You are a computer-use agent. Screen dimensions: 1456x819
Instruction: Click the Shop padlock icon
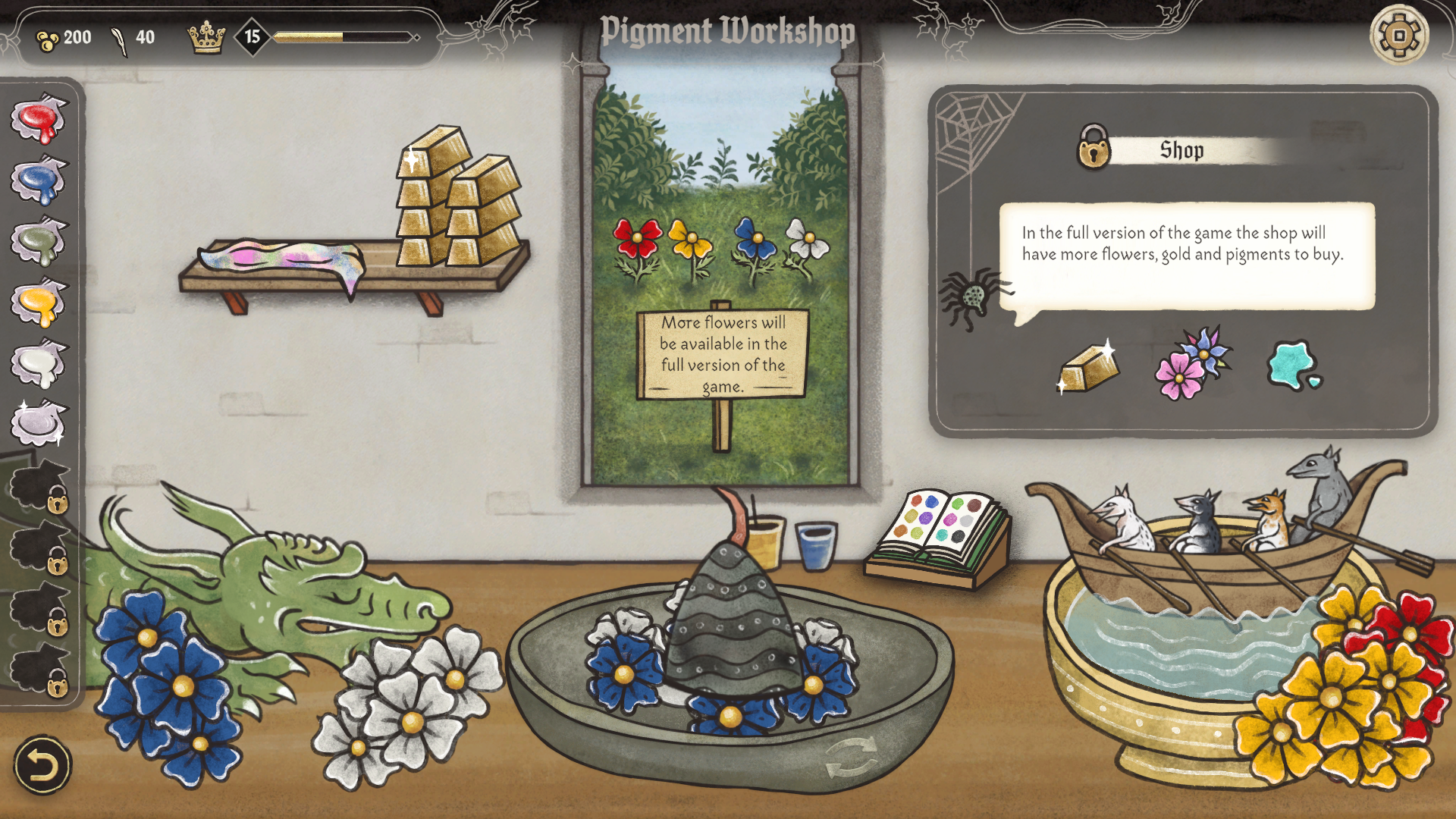(x=1094, y=149)
